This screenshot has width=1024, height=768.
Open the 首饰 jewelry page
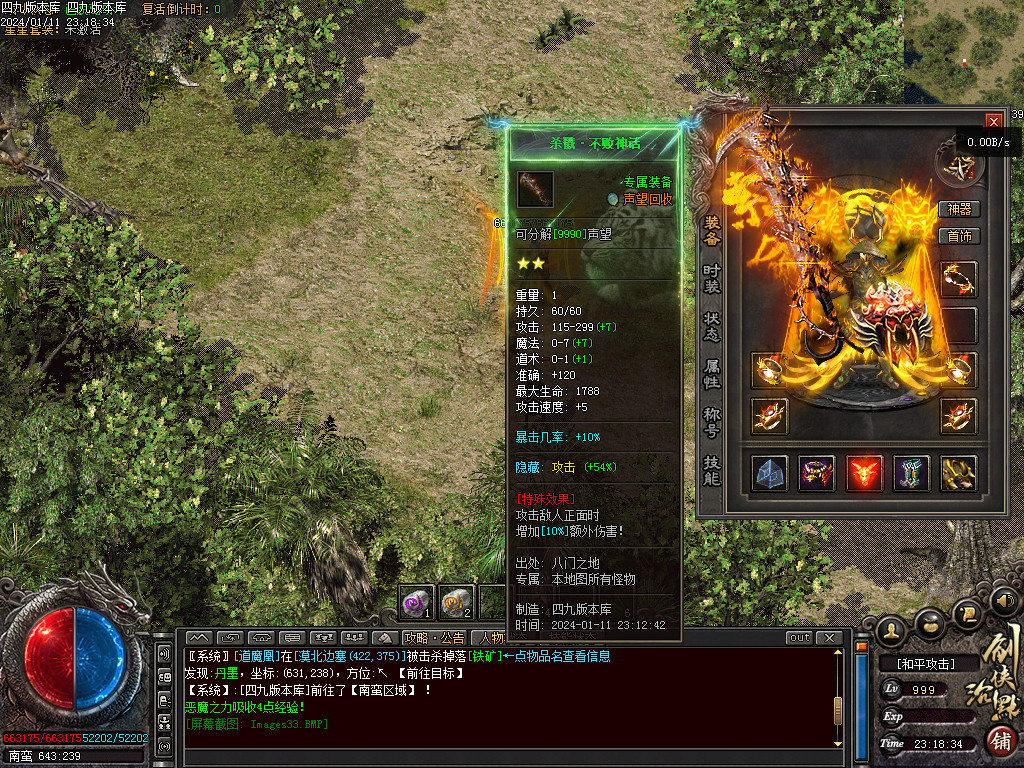(959, 236)
